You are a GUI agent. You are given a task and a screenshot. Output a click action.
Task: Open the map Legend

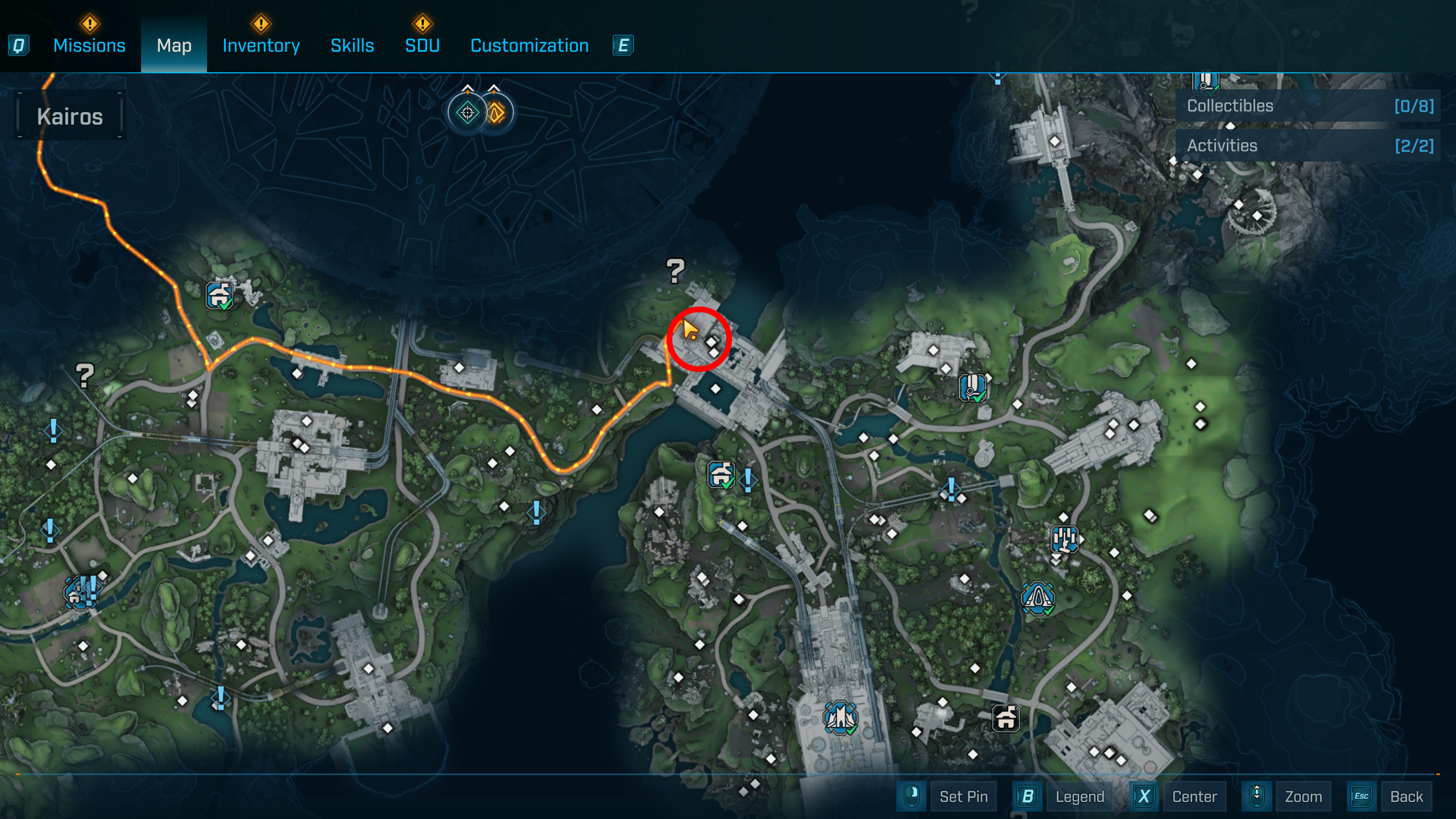(1079, 796)
